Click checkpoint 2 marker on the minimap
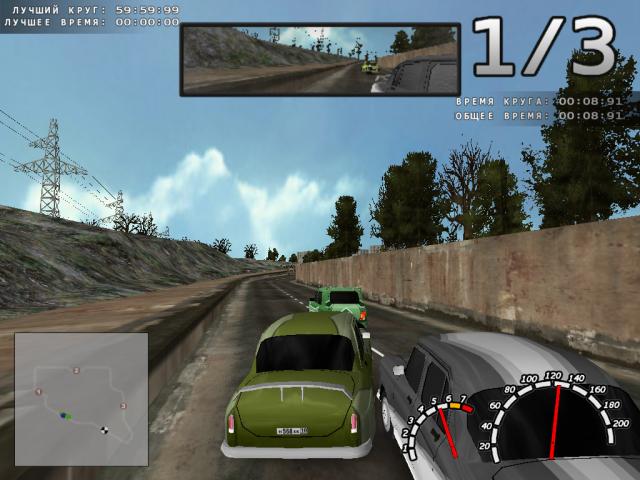The image size is (640, 480). 75,370
